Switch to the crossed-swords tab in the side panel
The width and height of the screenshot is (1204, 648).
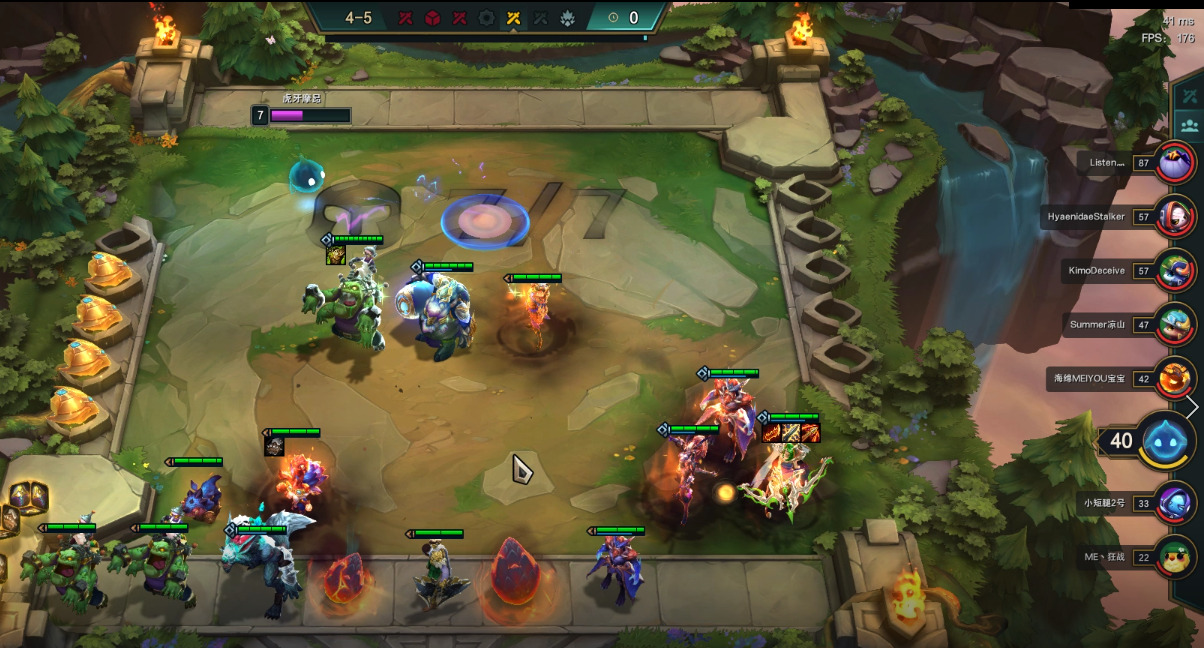[1190, 96]
